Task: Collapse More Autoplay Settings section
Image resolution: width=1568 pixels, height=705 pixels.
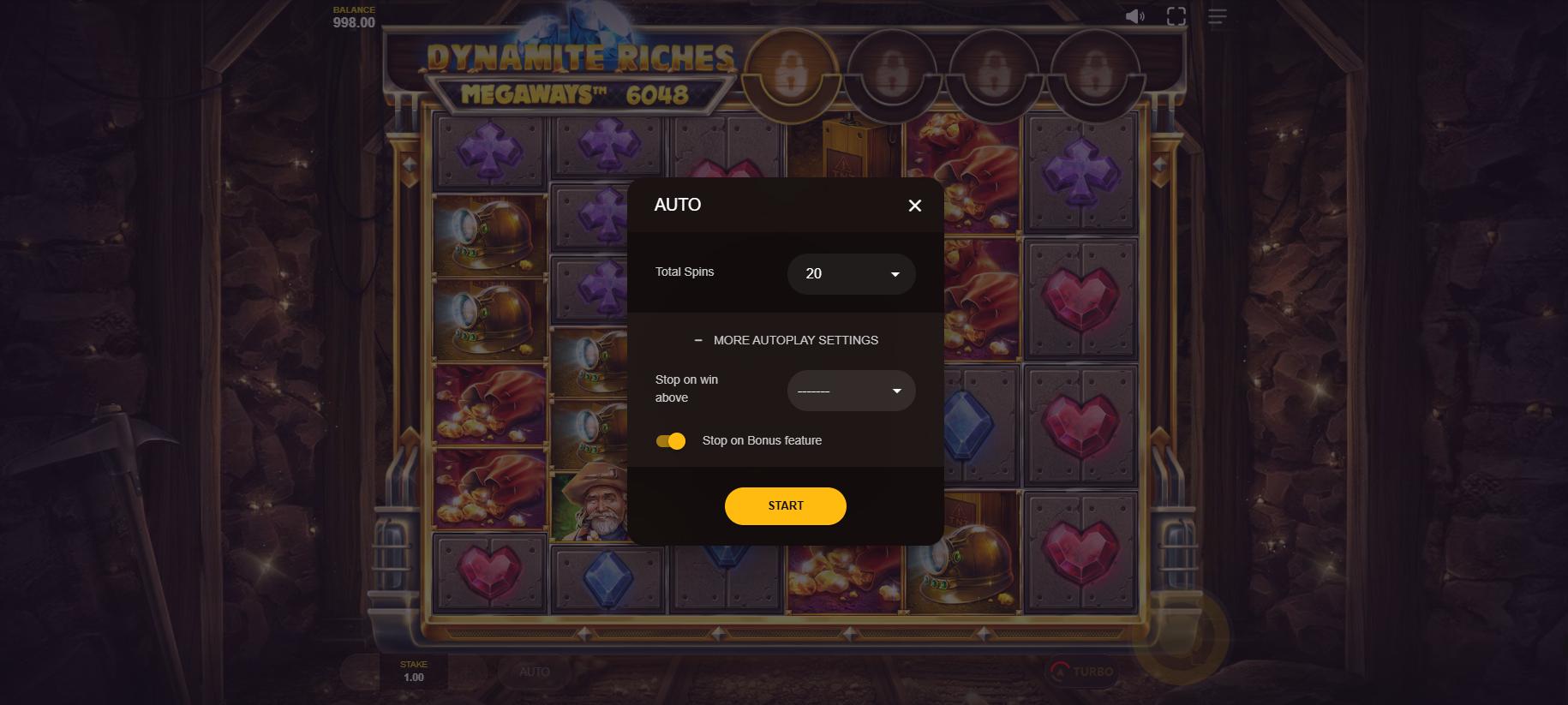Action: (786, 340)
